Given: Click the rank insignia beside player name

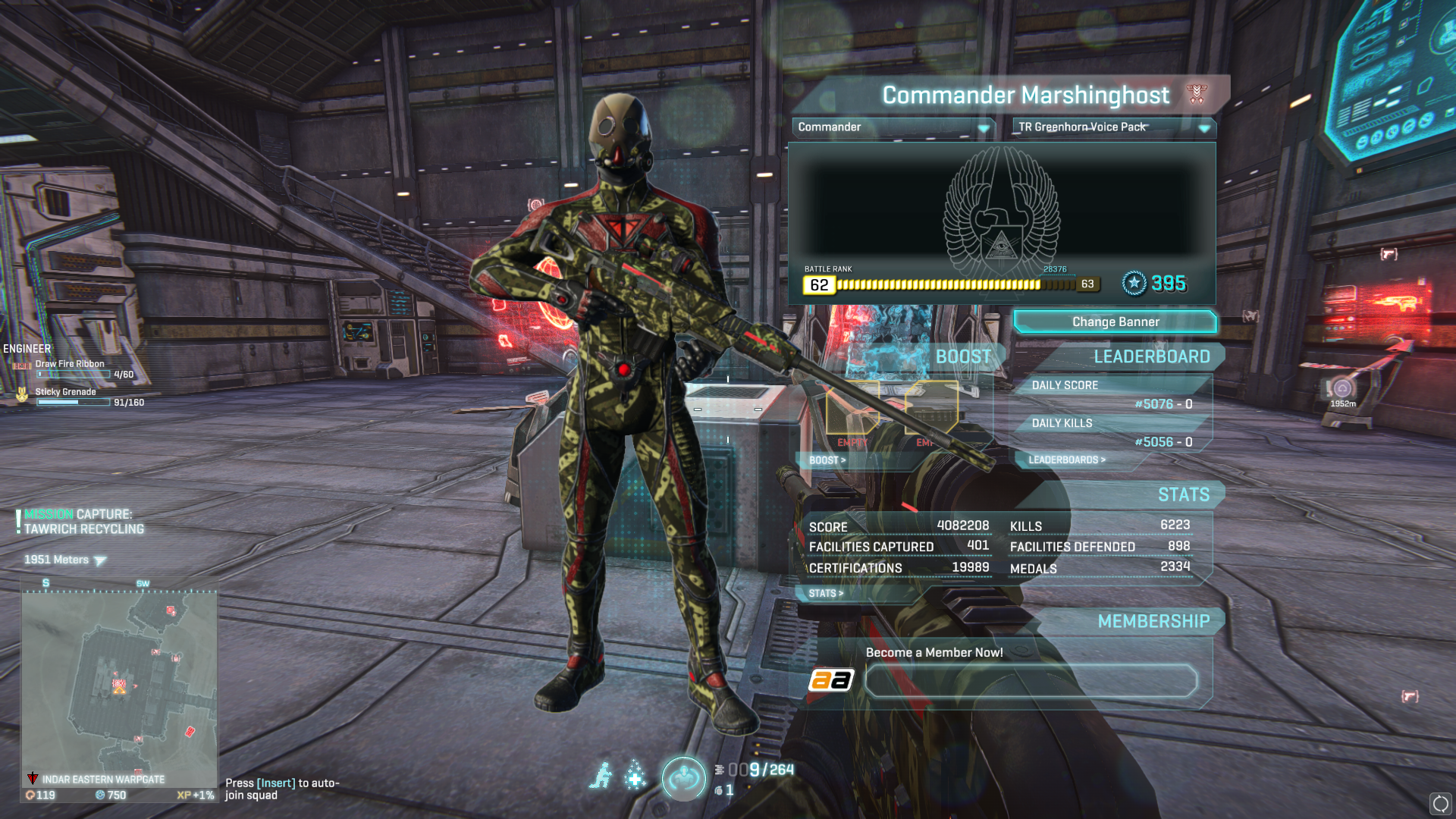Looking at the screenshot, I should pos(1196,94).
